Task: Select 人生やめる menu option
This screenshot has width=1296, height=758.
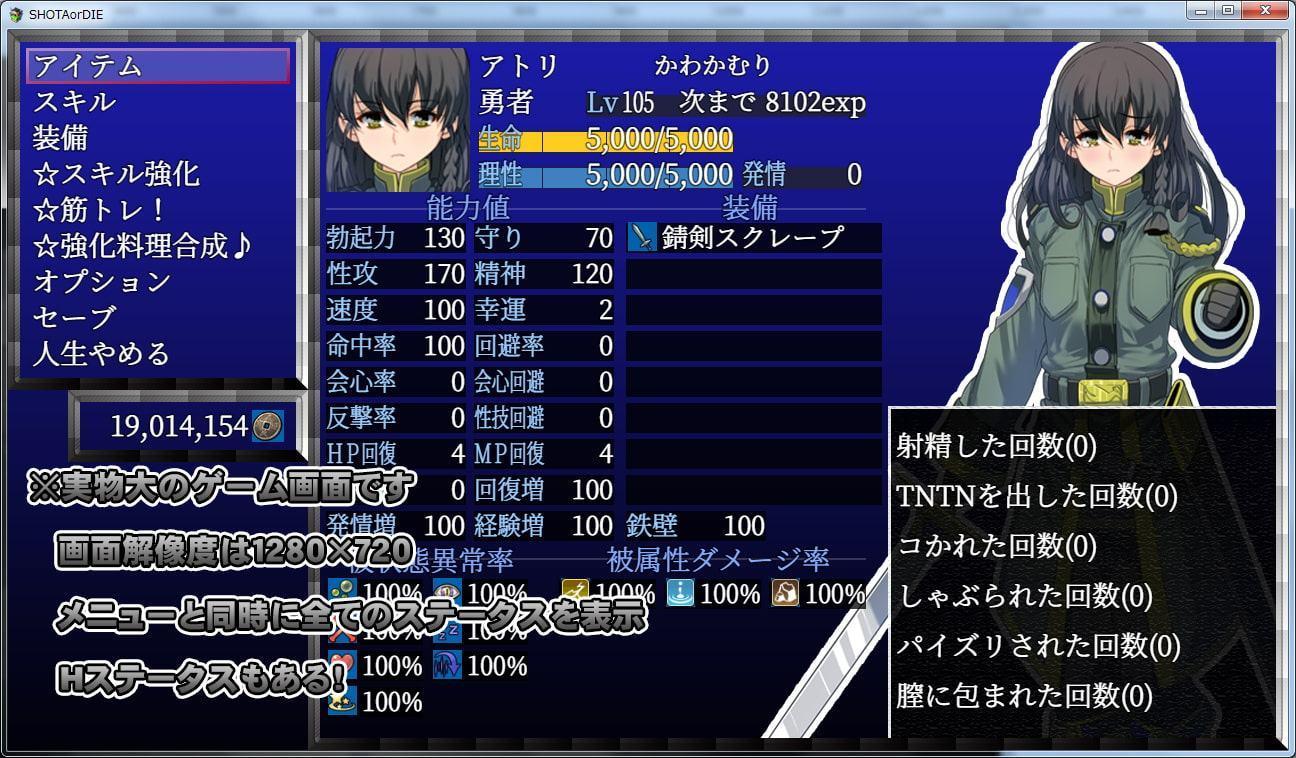Action: coord(158,354)
